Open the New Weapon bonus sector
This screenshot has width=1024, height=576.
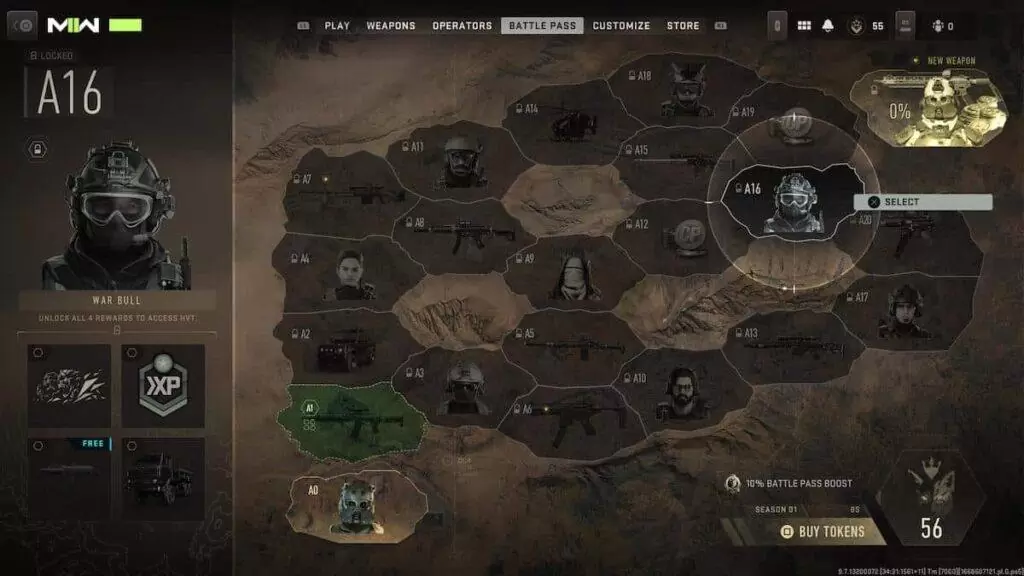click(x=928, y=107)
